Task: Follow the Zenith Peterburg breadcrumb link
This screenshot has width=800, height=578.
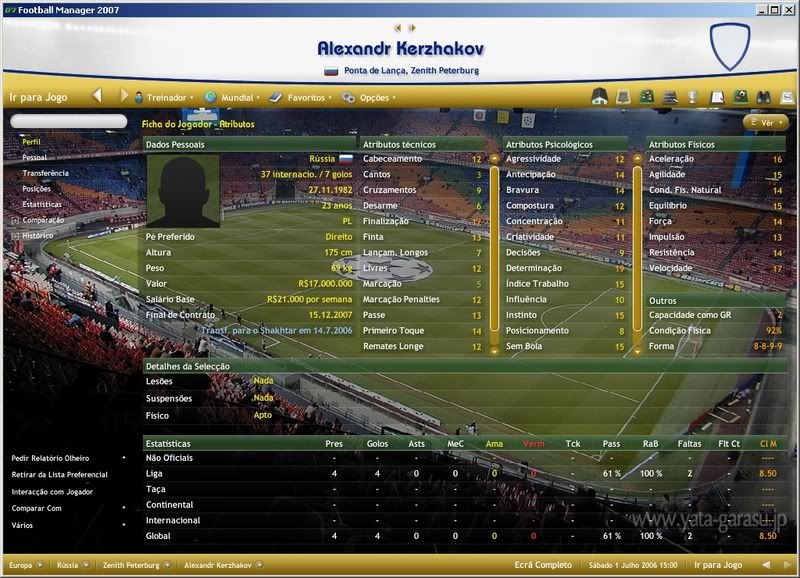Action: click(131, 565)
